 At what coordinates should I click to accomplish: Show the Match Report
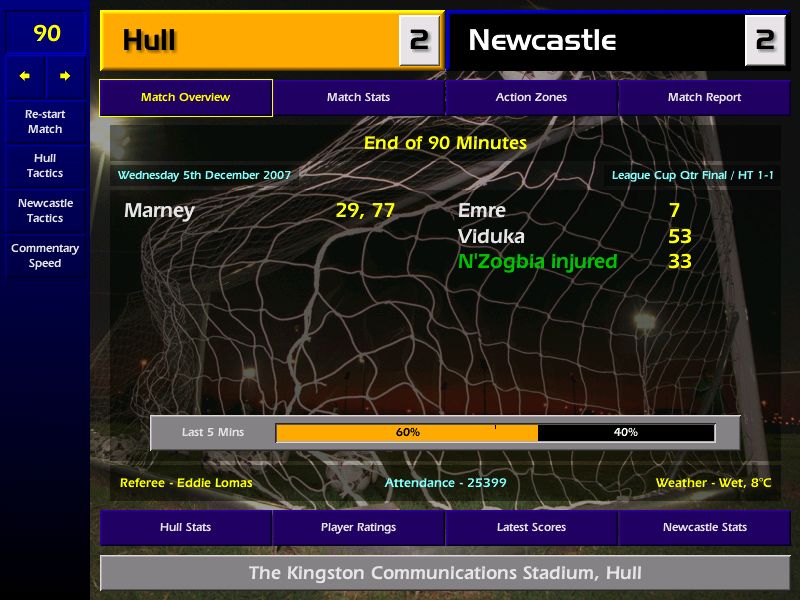click(704, 97)
